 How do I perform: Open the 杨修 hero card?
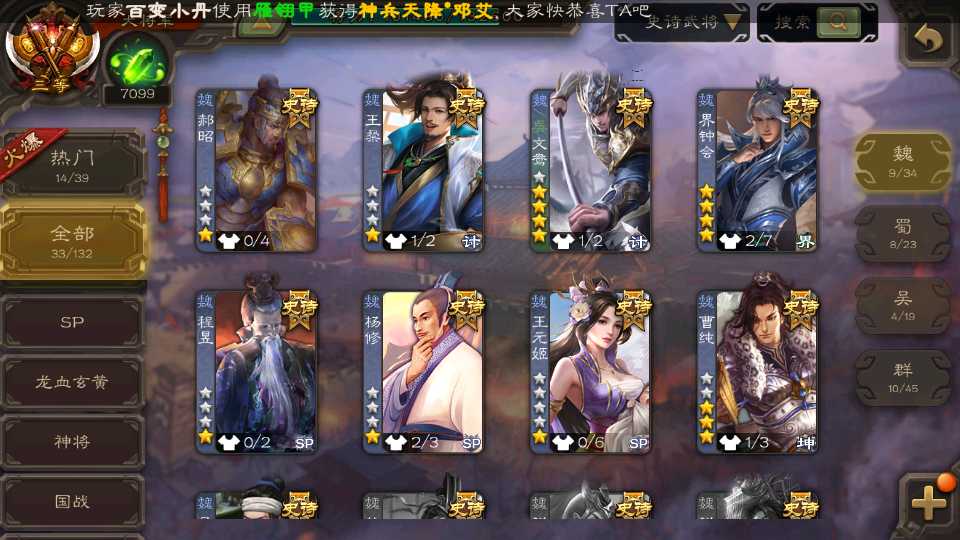pyautogui.click(x=424, y=371)
